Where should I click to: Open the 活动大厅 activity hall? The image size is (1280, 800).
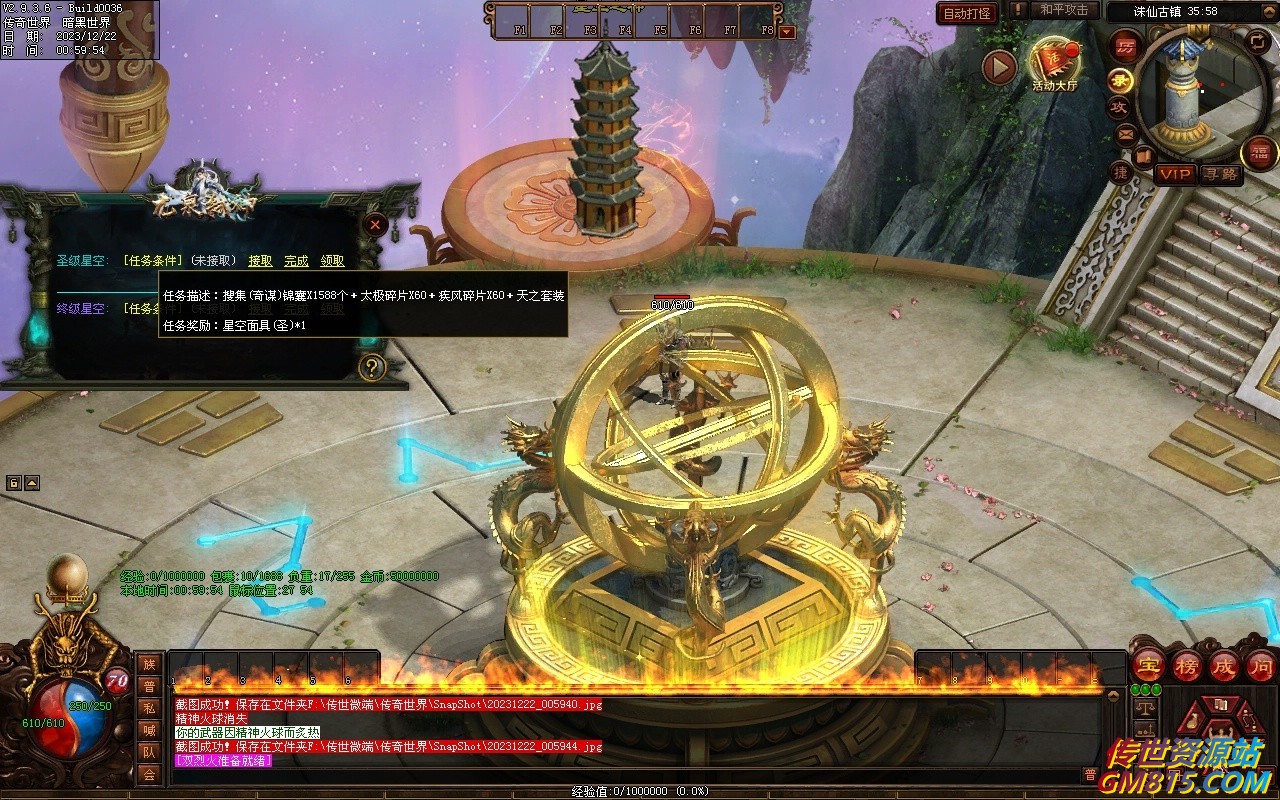[x=1055, y=64]
